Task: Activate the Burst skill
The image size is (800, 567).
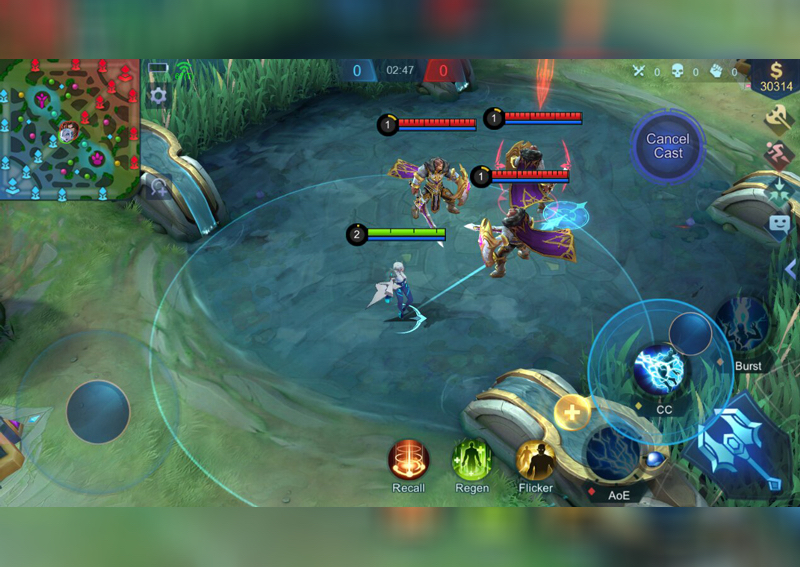Action: tap(742, 323)
